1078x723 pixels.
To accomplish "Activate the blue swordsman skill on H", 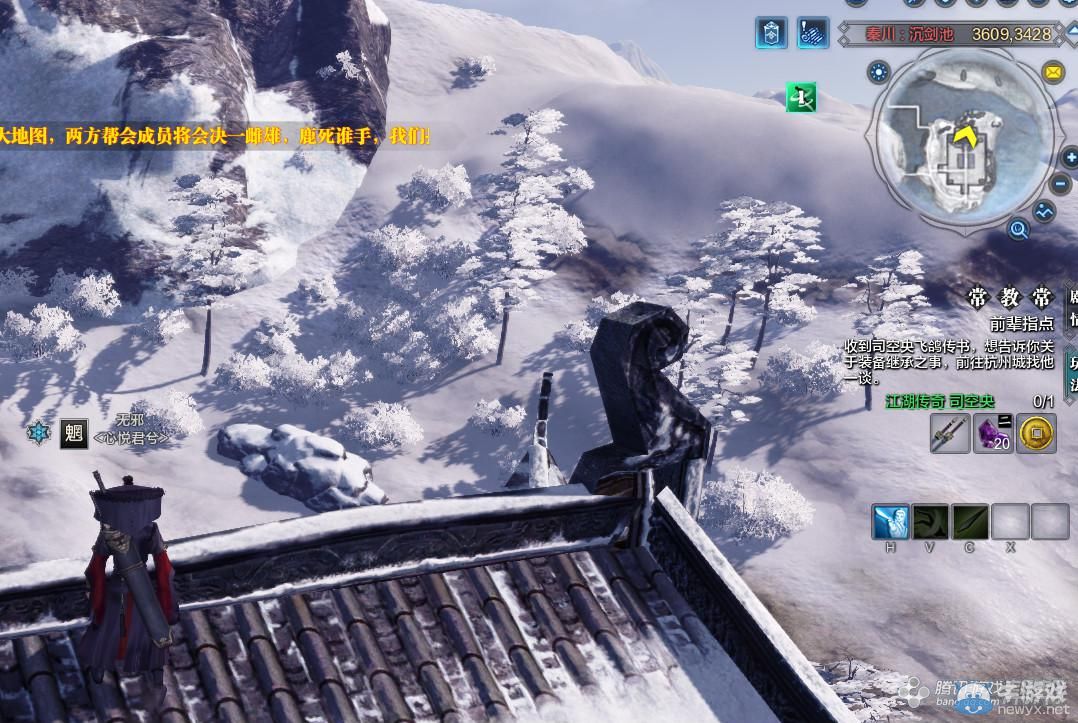I will point(890,522).
